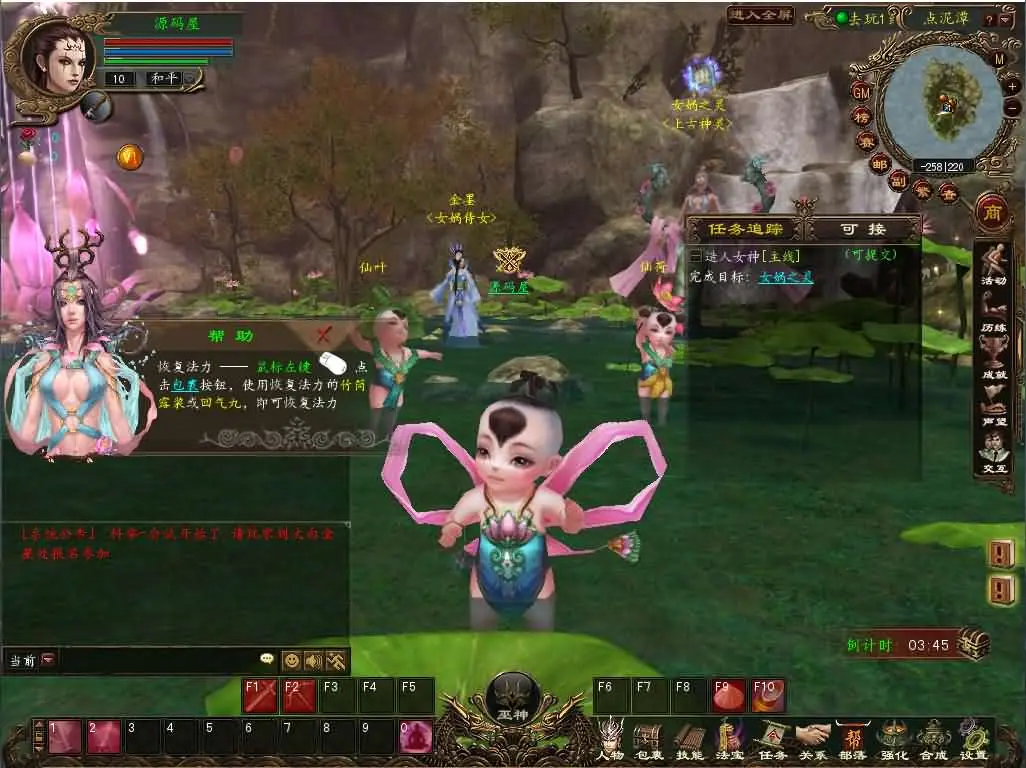Screen dimensions: 1026x768
Task: Click the 进入全屏 fullscreen button
Action: 761,15
